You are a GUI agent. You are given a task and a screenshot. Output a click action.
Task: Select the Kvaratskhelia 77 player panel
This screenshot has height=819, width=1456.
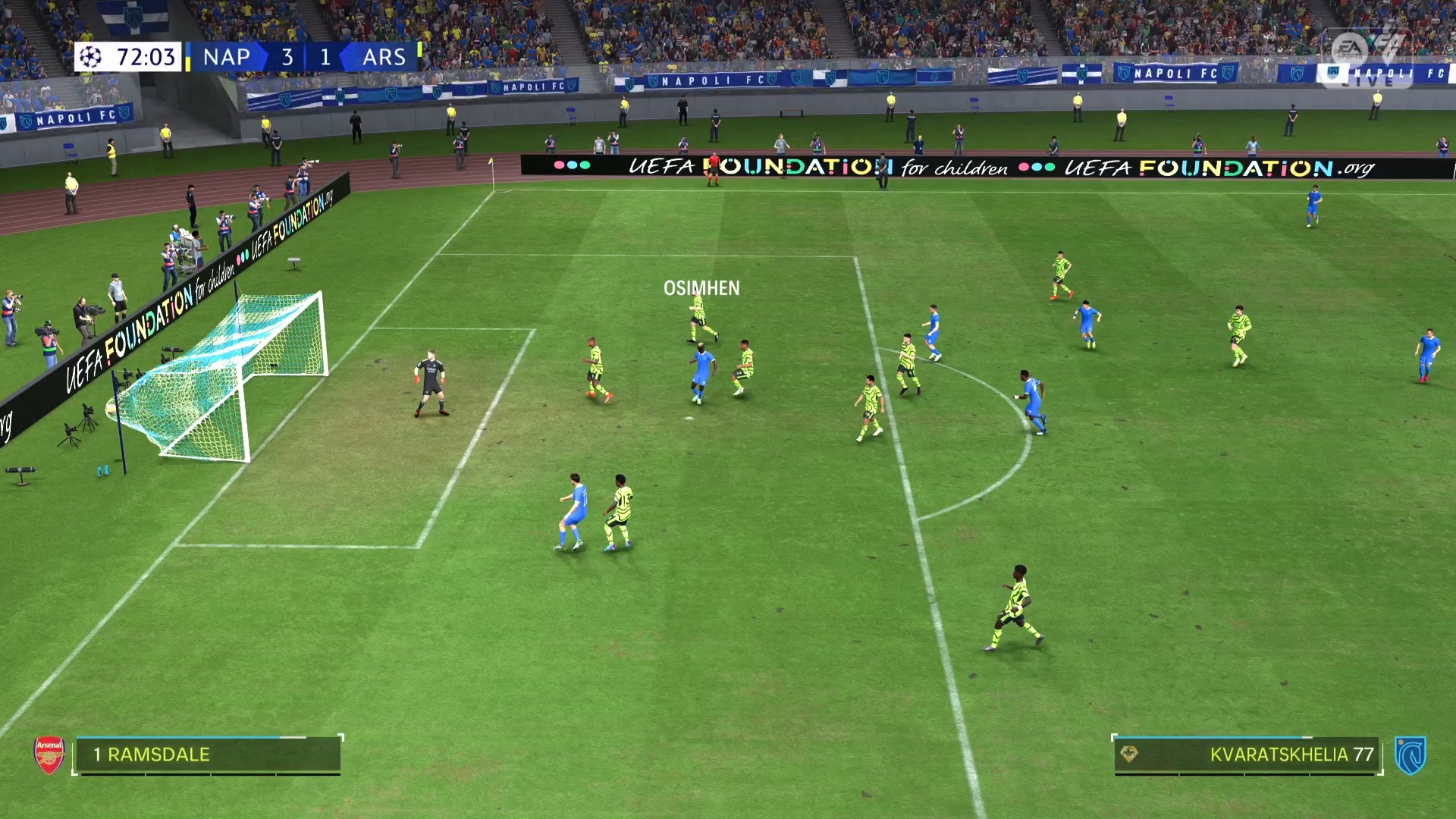[x=1247, y=755]
